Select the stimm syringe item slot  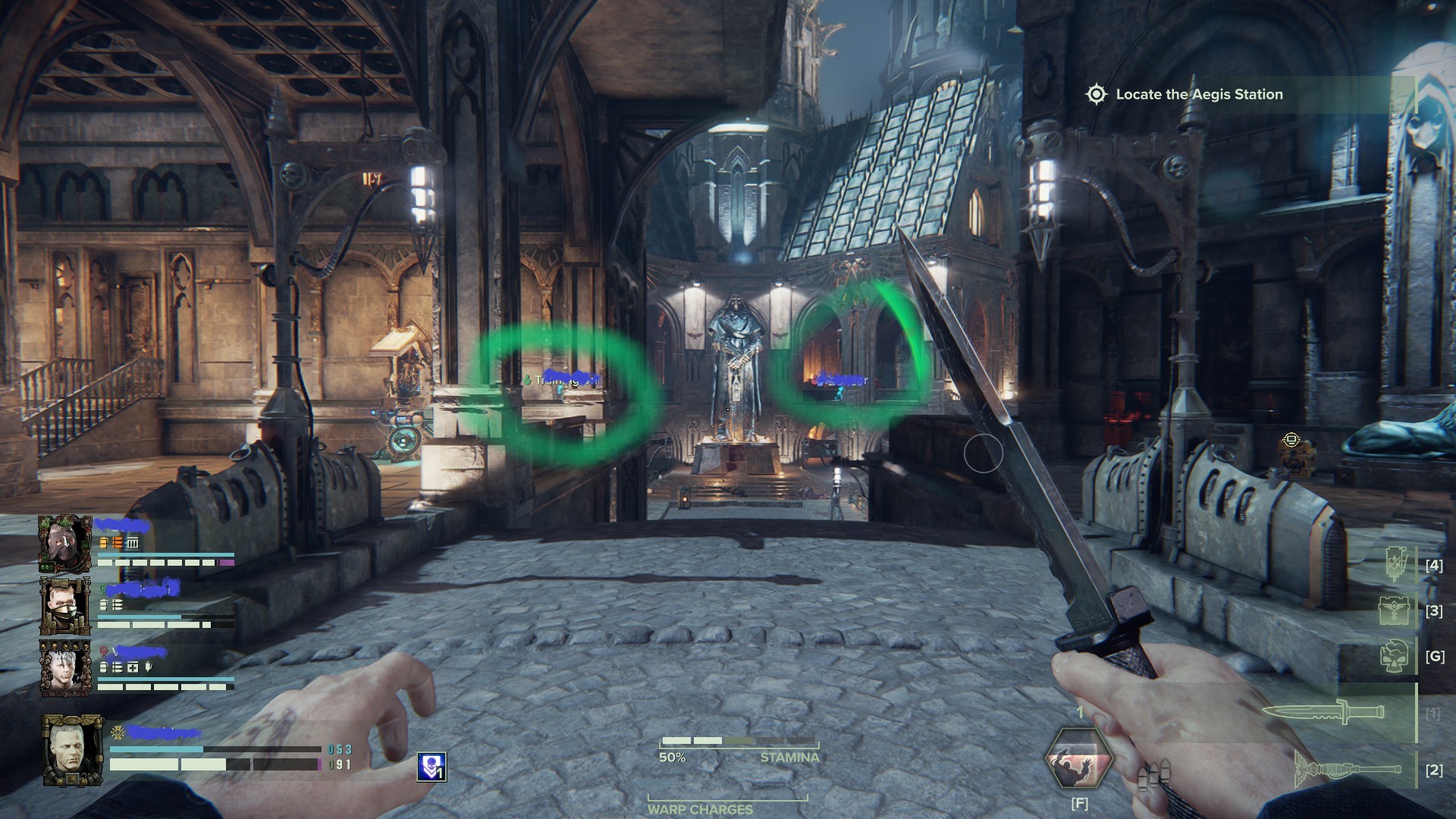pyautogui.click(x=1395, y=565)
